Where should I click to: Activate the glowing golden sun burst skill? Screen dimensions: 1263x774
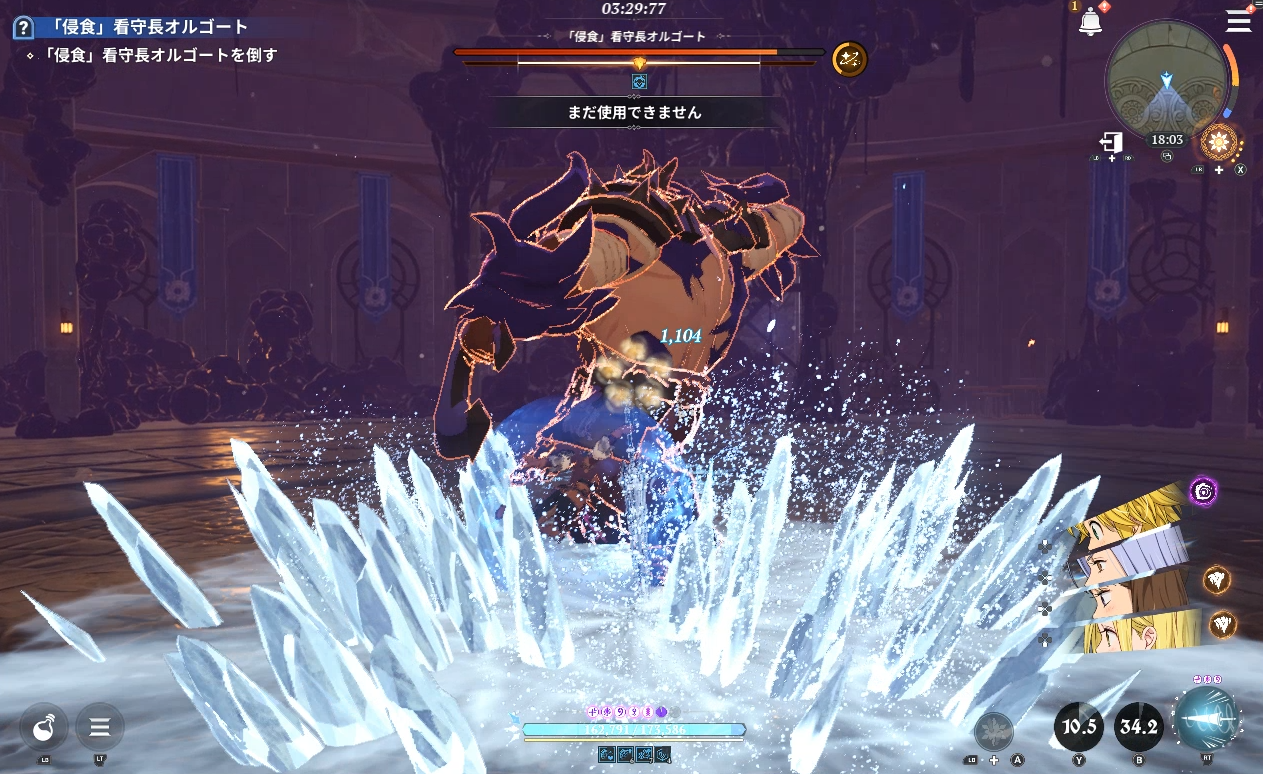tap(1220, 142)
